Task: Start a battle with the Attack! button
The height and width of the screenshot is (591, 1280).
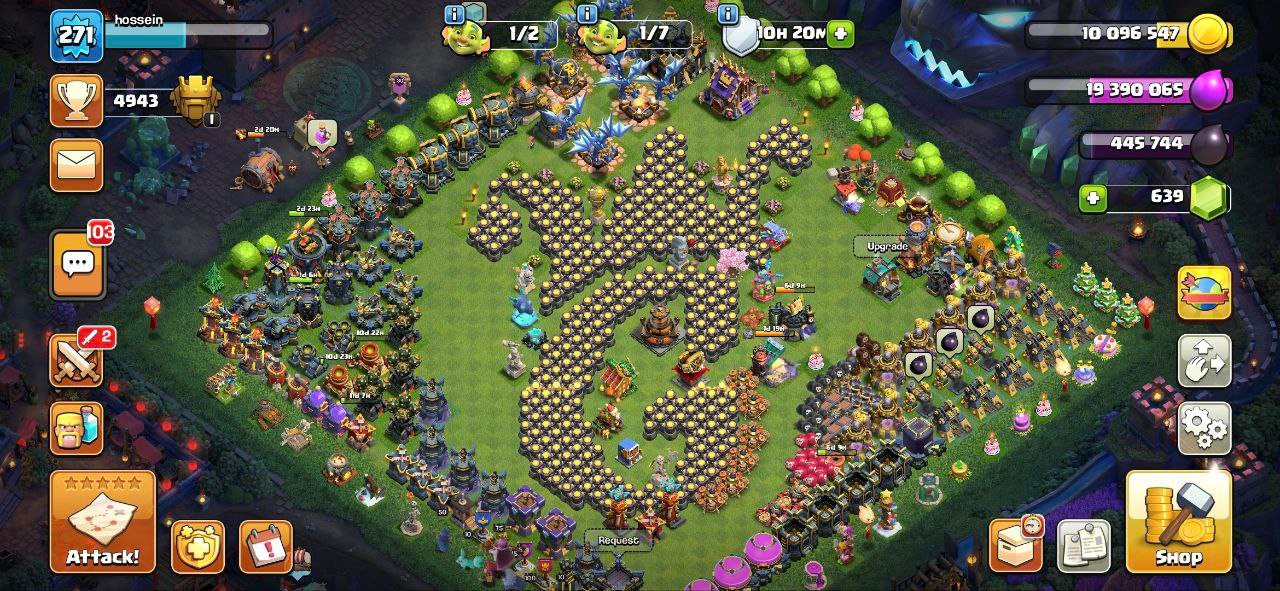Action: [103, 521]
